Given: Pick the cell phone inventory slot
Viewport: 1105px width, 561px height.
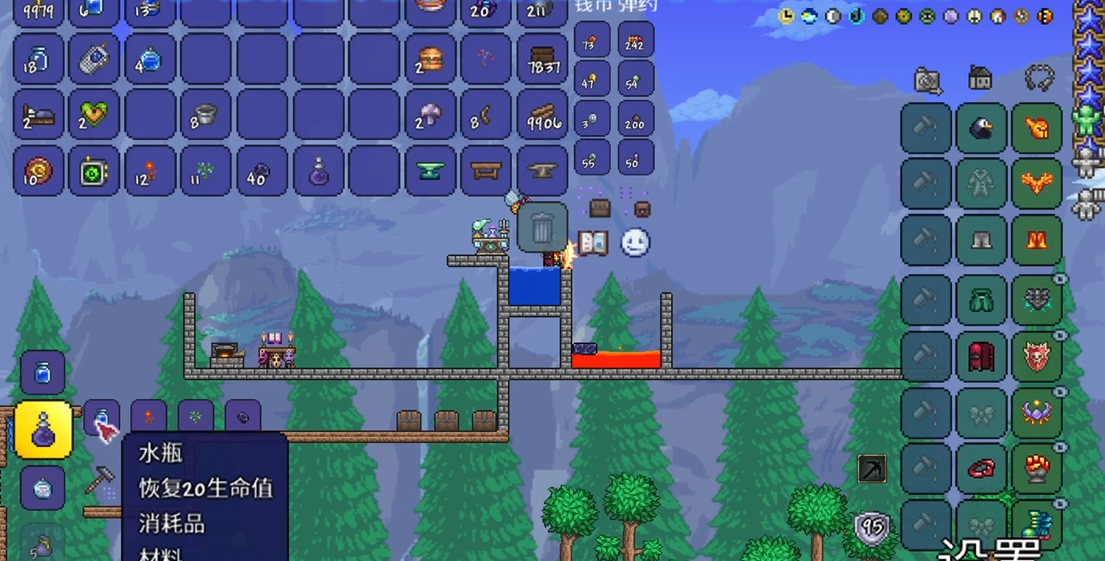Looking at the screenshot, I should point(93,60).
